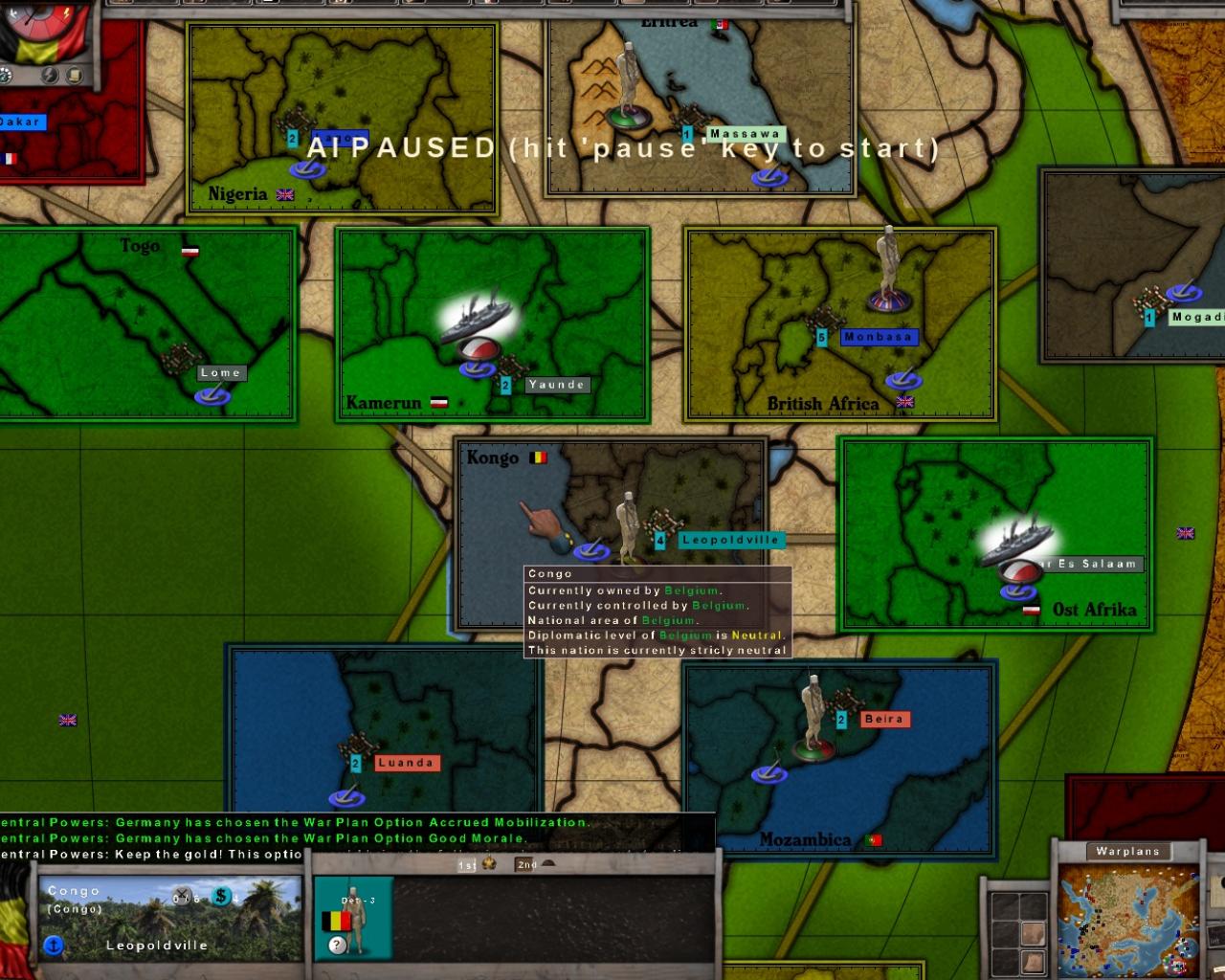Click the British flag marker beside British Africa

click(x=904, y=402)
